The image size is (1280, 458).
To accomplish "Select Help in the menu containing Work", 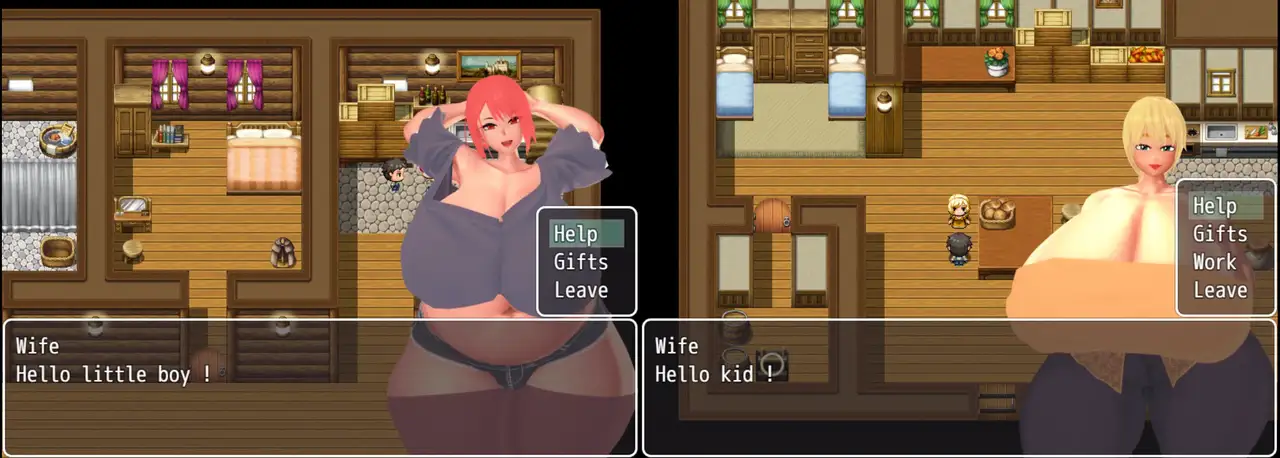I will pos(1214,206).
